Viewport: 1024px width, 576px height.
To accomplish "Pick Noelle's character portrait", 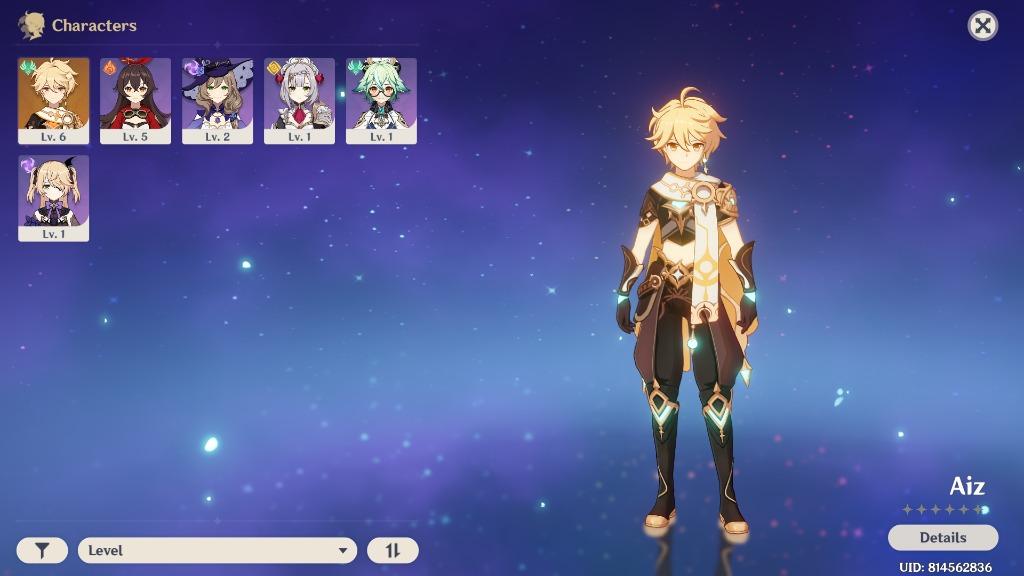I will click(x=299, y=99).
